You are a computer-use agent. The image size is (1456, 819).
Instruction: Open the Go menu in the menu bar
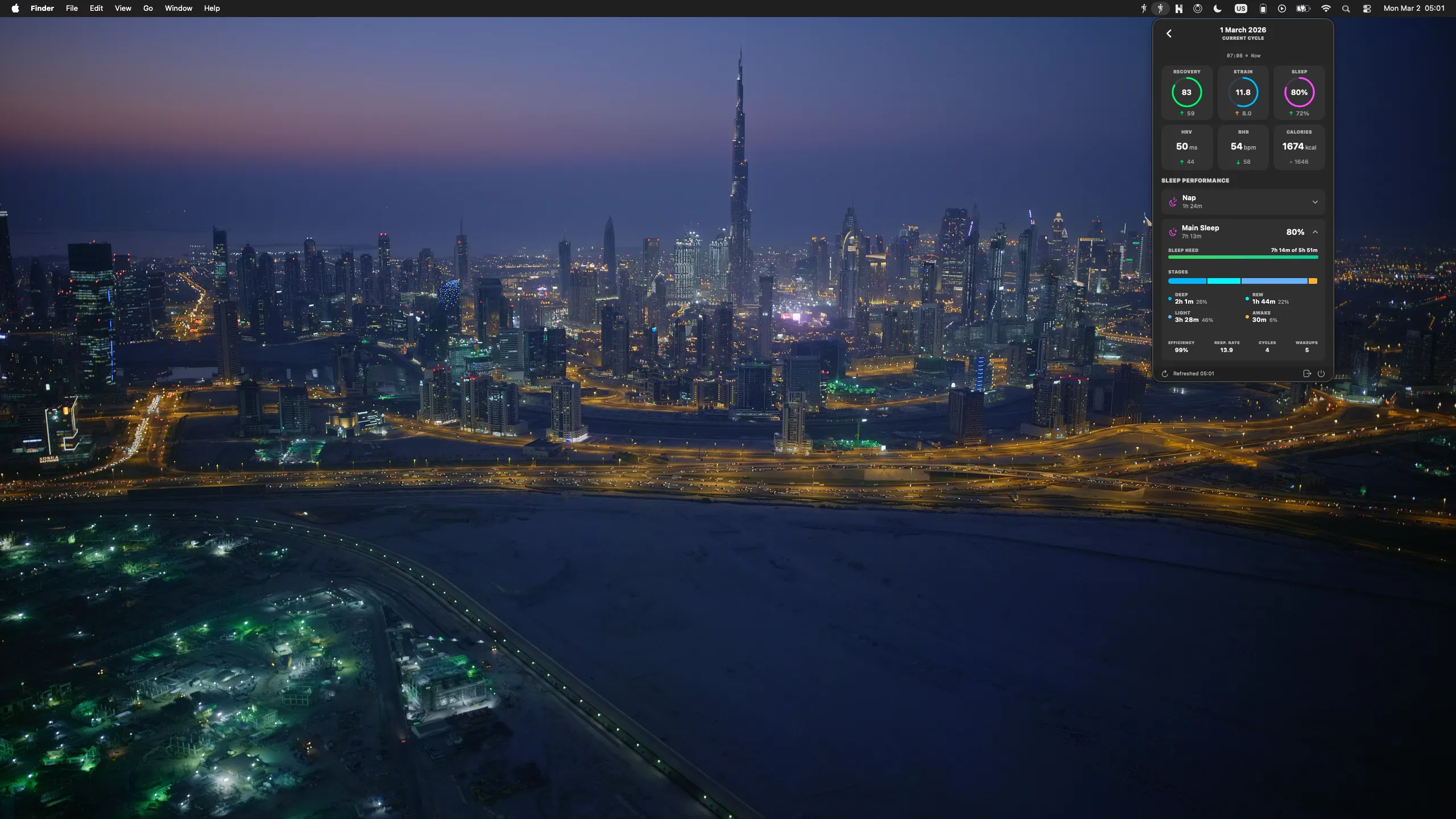pos(147,9)
